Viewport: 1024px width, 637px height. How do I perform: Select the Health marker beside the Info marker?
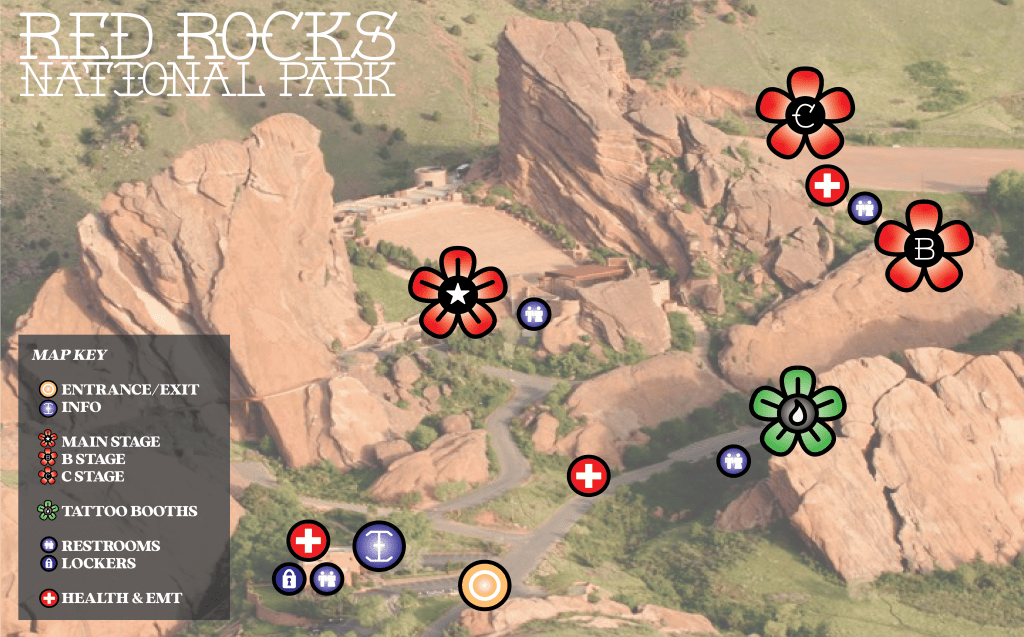tap(308, 541)
